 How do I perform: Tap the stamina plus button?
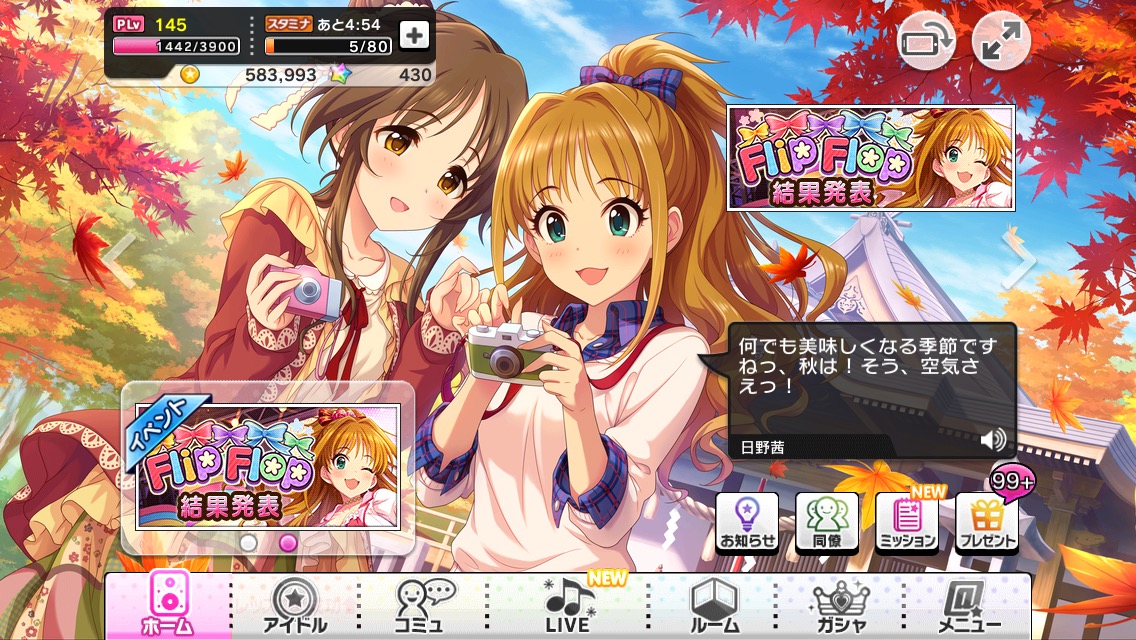tap(414, 35)
